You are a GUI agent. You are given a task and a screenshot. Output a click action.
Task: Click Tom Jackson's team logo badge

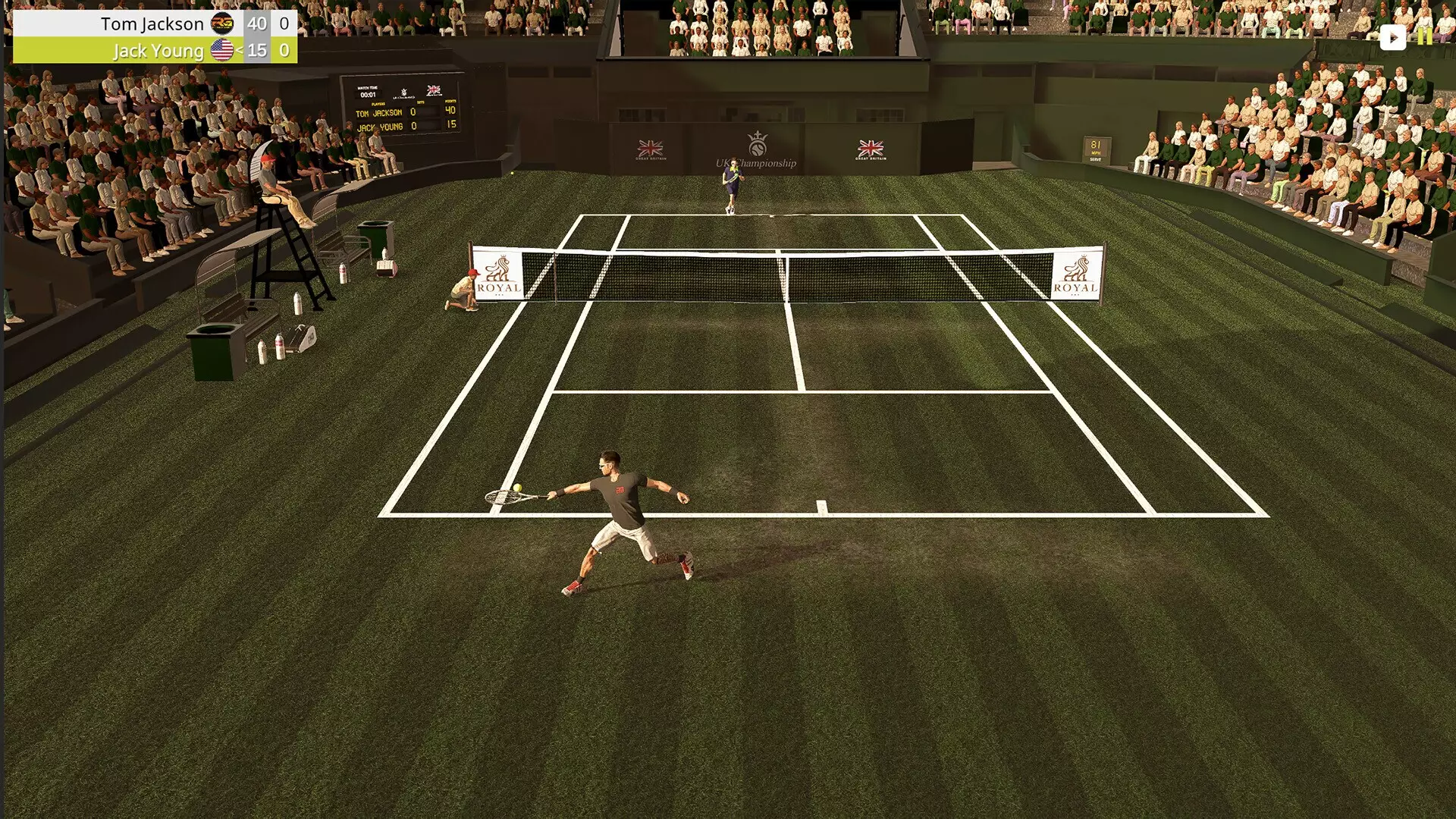tap(224, 24)
